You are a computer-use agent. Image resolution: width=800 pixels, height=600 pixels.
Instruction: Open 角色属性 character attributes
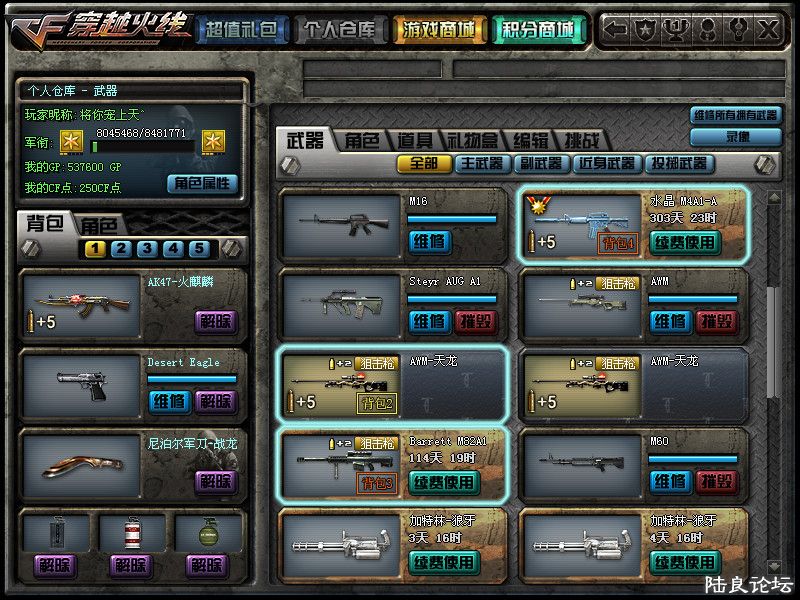pos(203,183)
